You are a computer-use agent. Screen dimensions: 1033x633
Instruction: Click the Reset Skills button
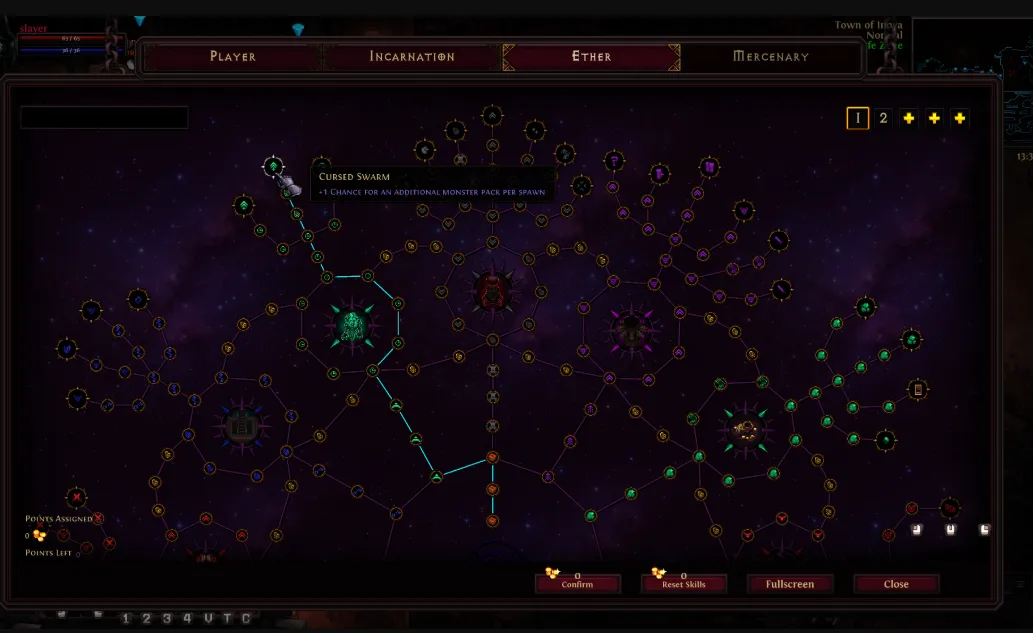click(683, 584)
